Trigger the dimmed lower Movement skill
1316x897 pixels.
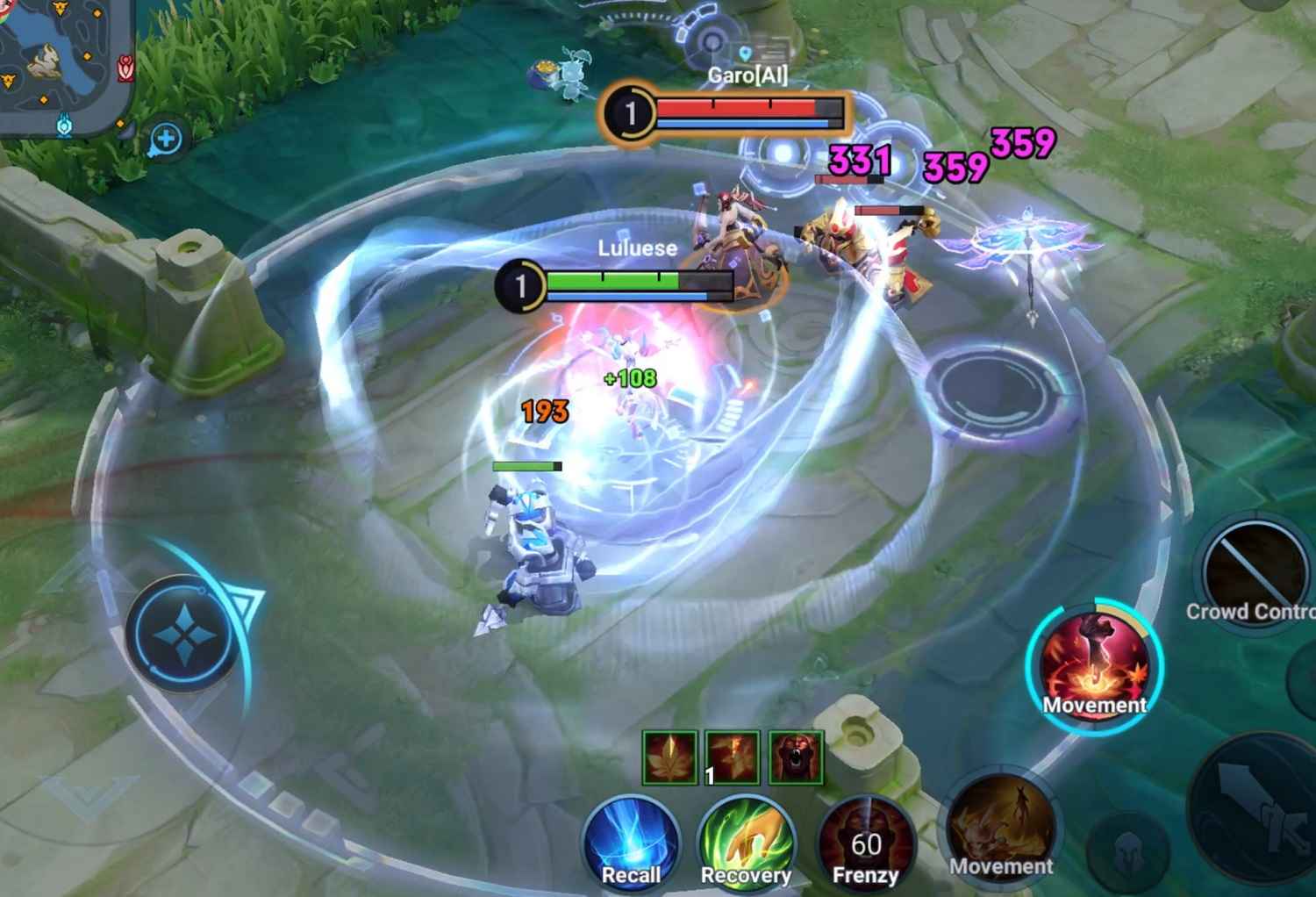tap(1001, 829)
